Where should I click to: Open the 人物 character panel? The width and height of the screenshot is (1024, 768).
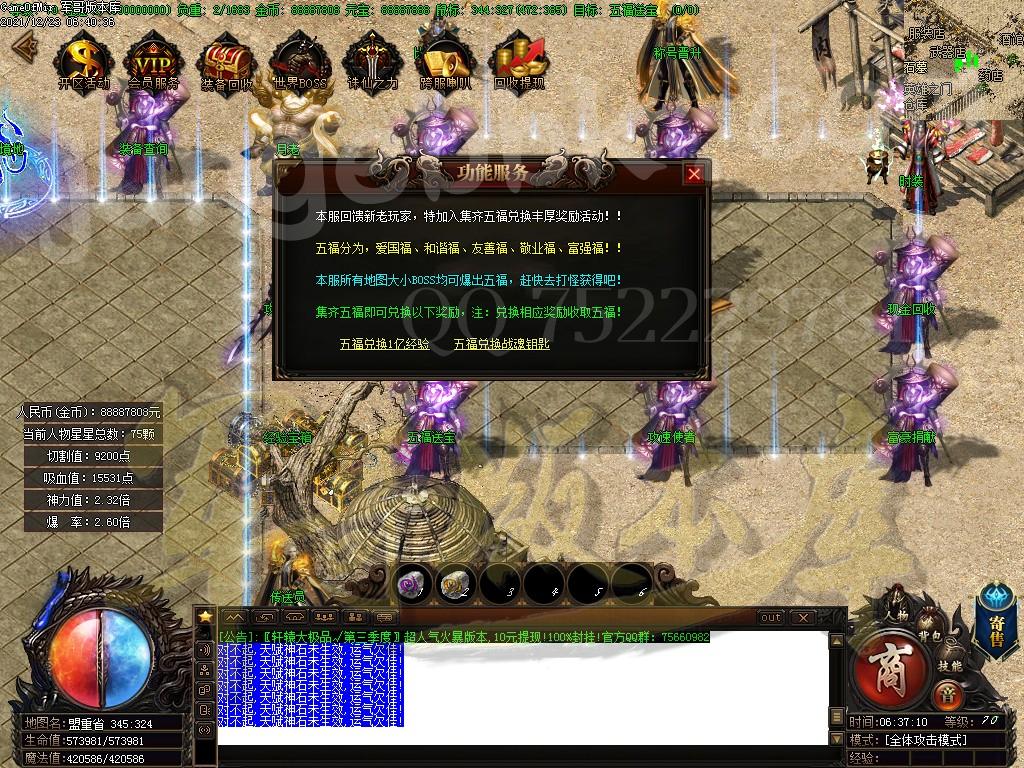click(895, 608)
